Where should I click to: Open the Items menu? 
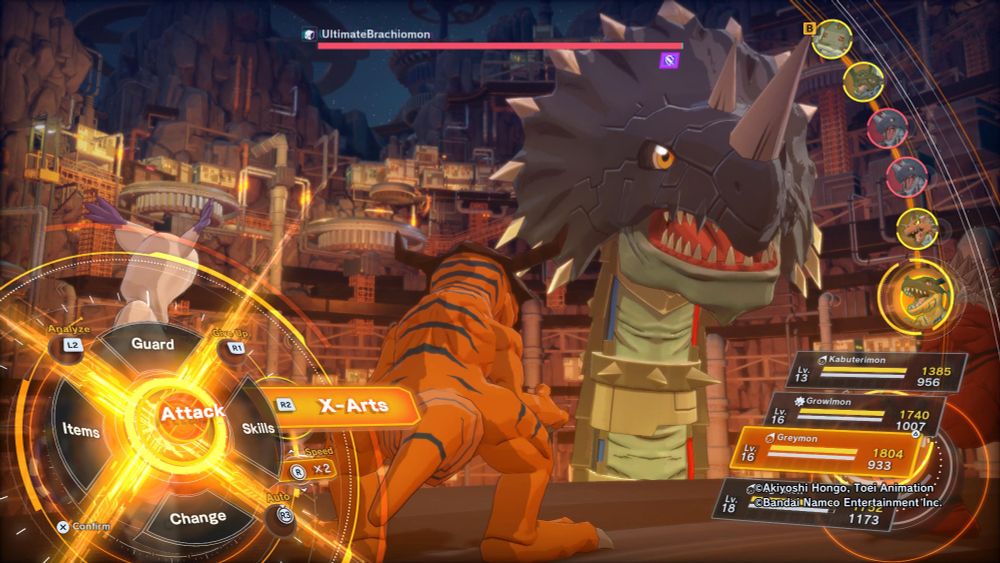[x=80, y=430]
